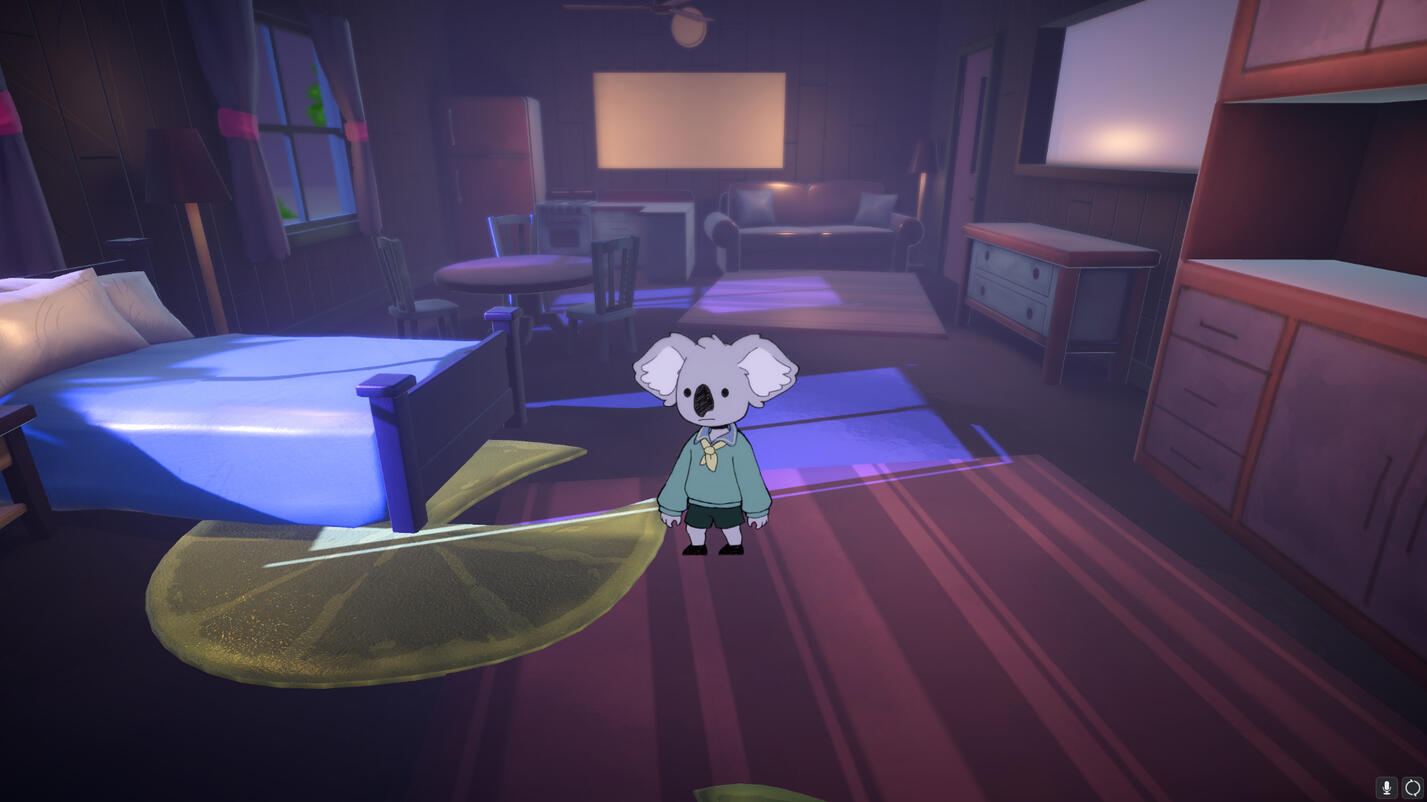Click the circular arrows refresh icon
1427x802 pixels.
pyautogui.click(x=1412, y=788)
